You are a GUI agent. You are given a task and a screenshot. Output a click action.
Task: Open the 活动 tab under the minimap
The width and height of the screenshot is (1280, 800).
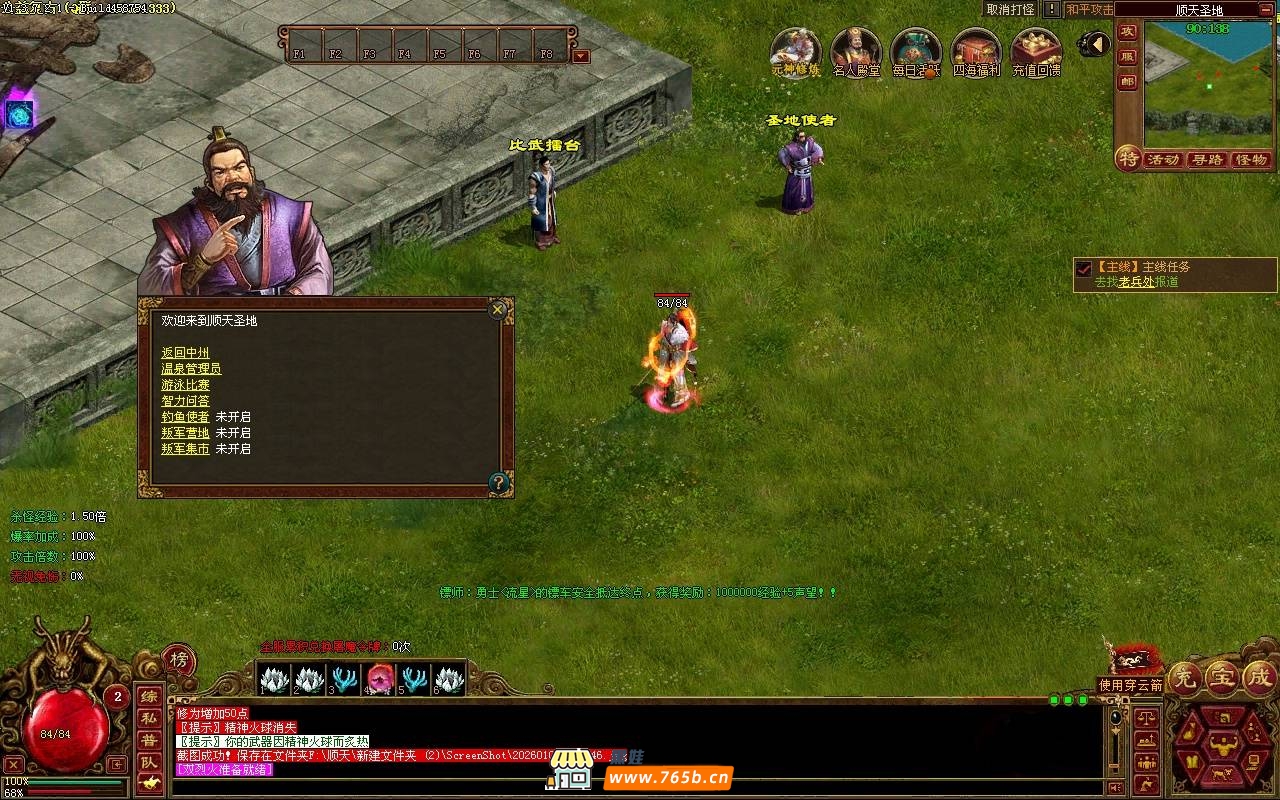(x=1163, y=160)
